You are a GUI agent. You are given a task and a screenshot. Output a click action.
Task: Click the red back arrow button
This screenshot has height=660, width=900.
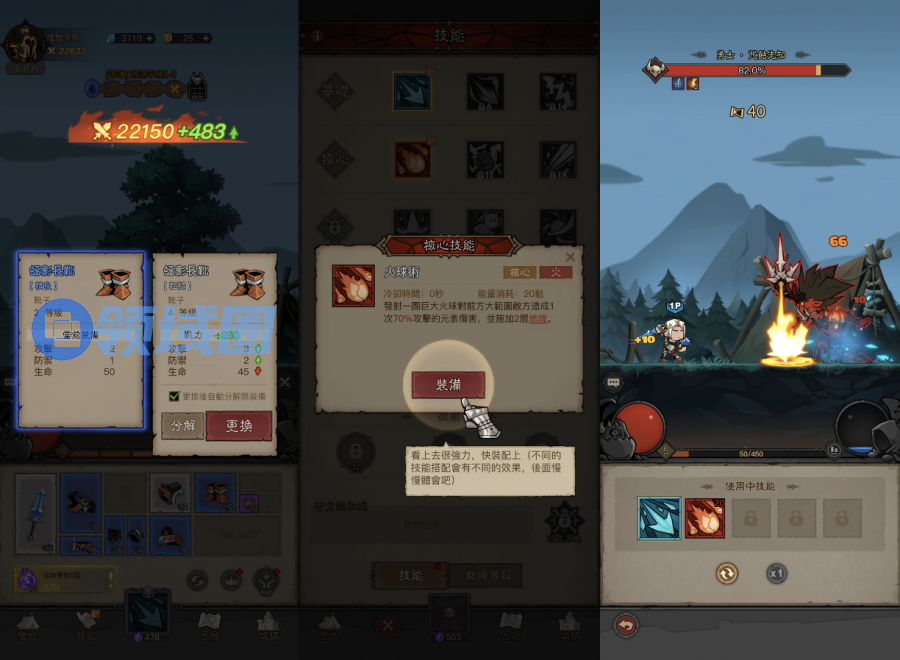[x=627, y=625]
